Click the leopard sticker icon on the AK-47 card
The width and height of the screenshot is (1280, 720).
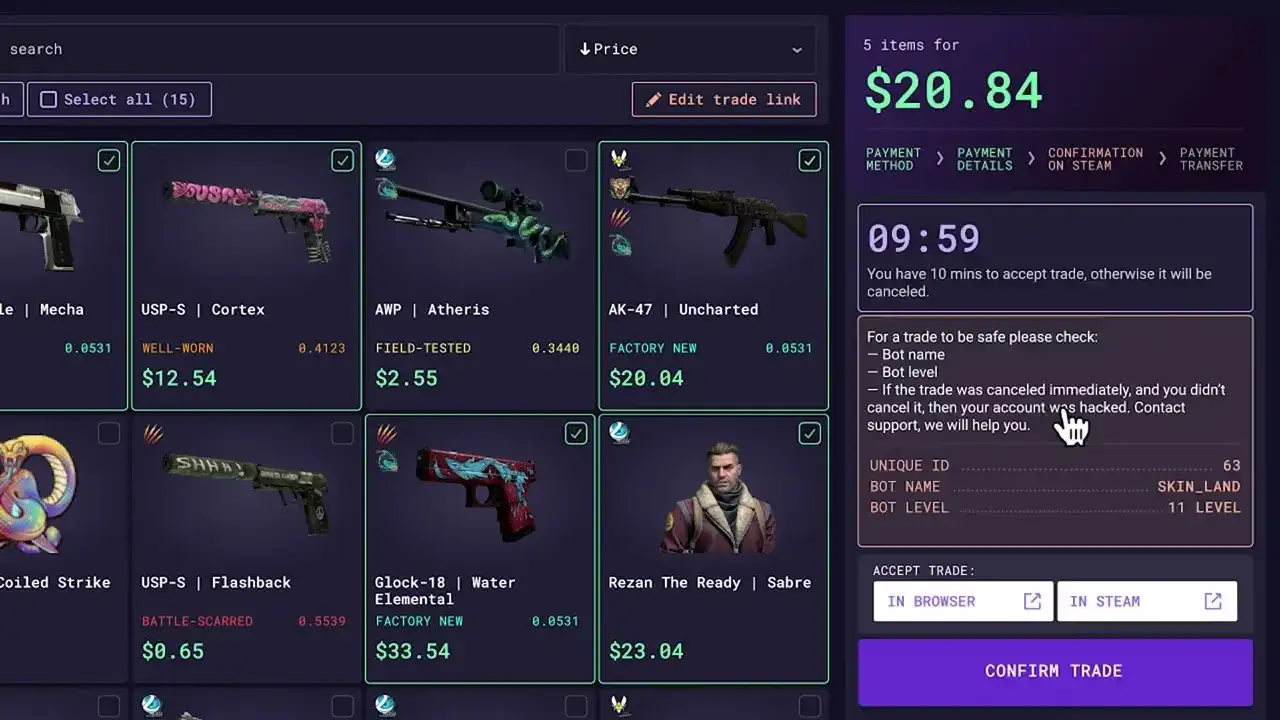tap(621, 186)
